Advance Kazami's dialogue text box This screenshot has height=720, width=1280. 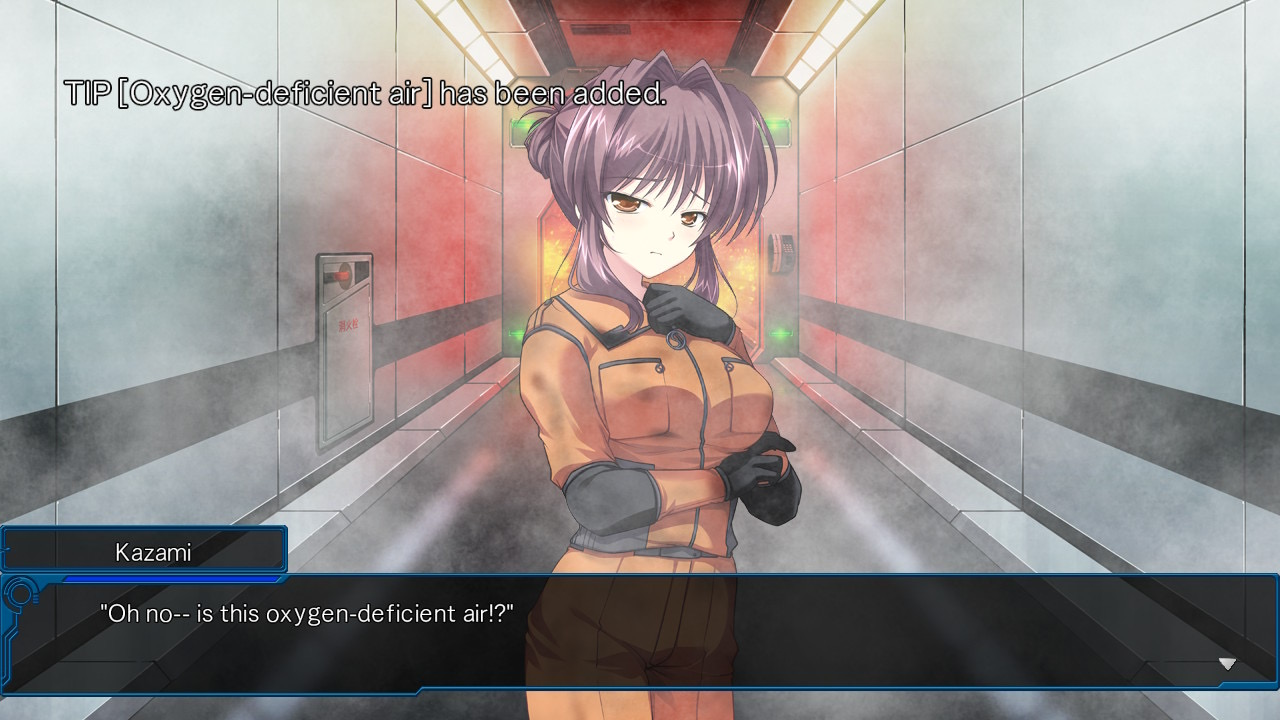[640, 632]
